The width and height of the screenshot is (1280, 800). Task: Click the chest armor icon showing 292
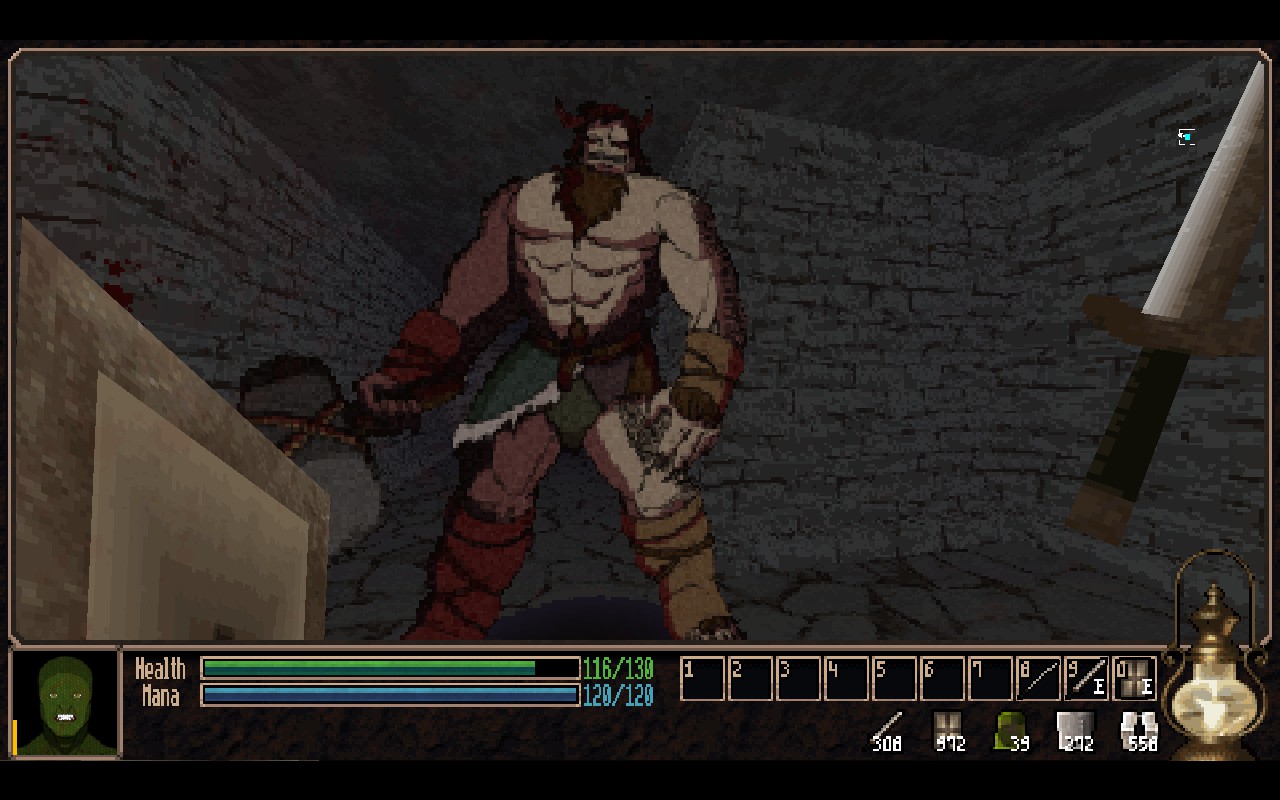(x=1075, y=730)
